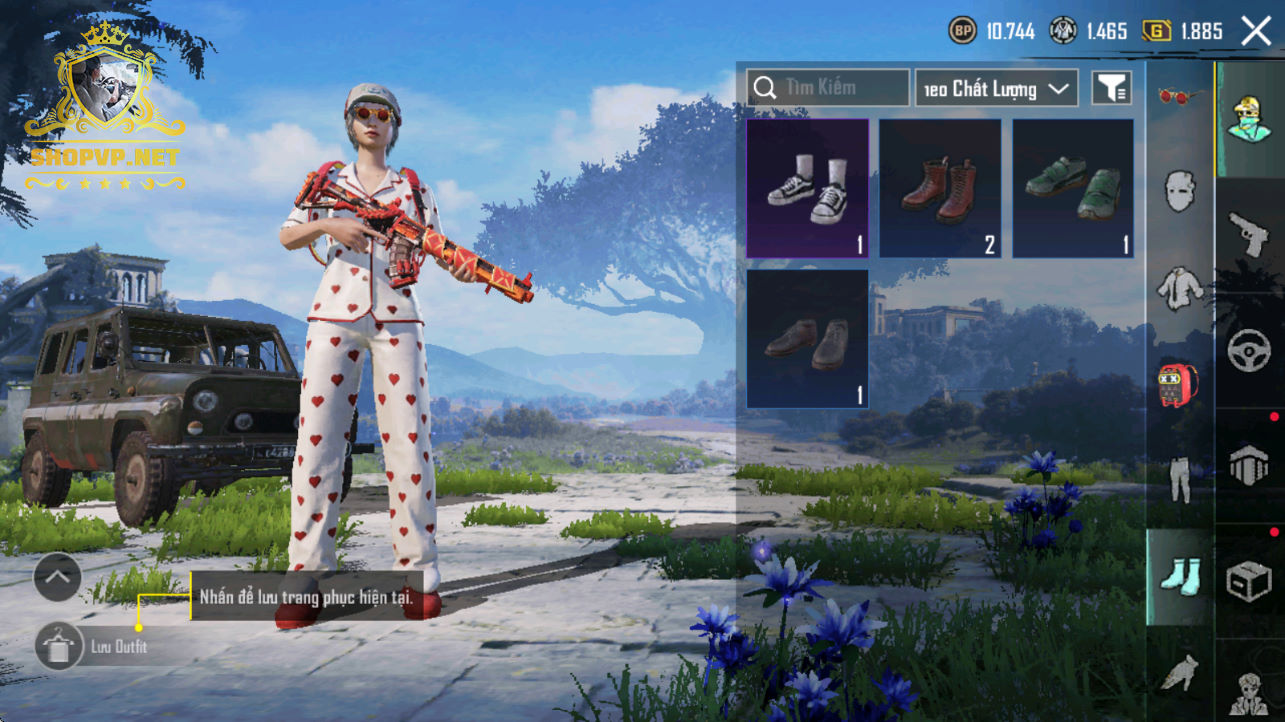Save the current outfit with Lưu Outfit
The width and height of the screenshot is (1285, 722).
tap(60, 646)
